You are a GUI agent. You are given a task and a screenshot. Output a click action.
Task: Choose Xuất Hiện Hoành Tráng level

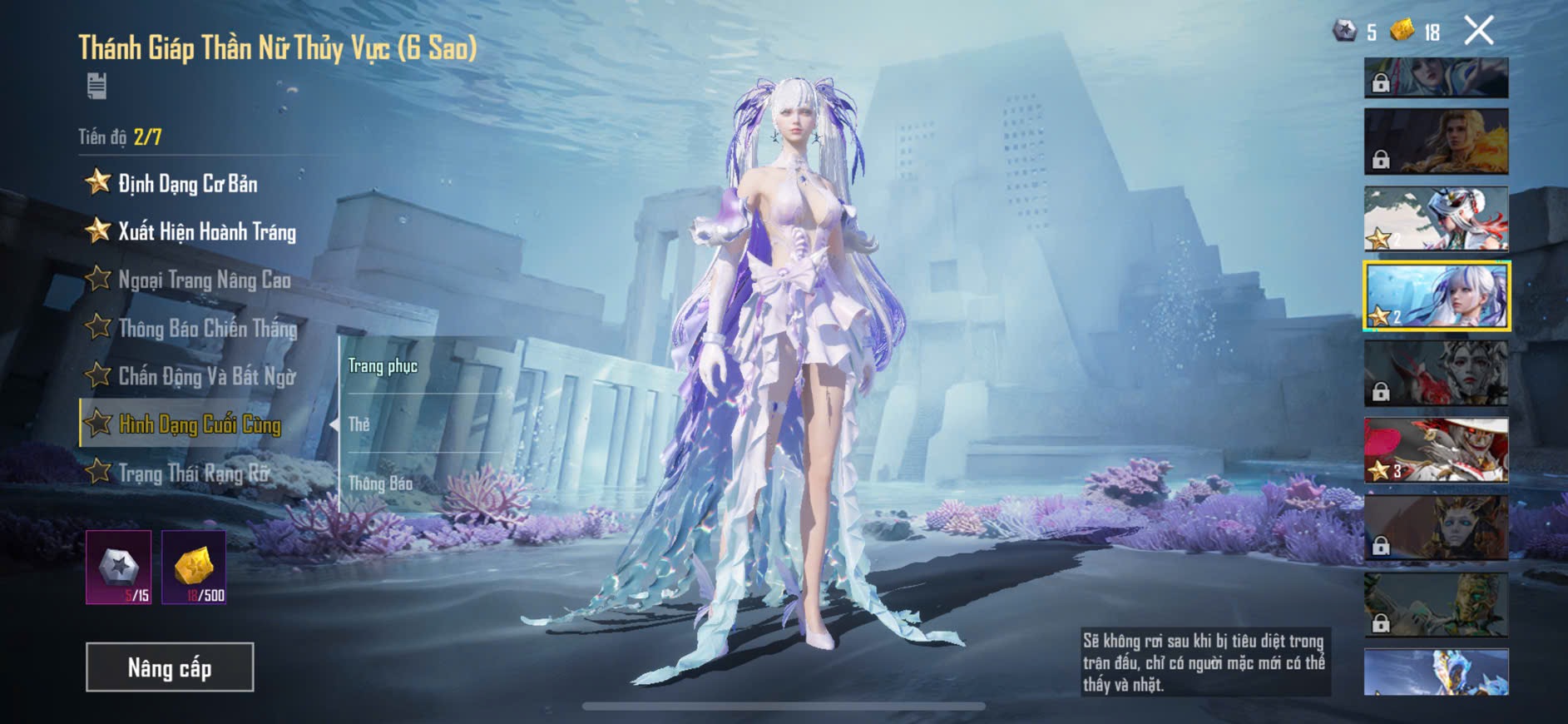tap(206, 231)
